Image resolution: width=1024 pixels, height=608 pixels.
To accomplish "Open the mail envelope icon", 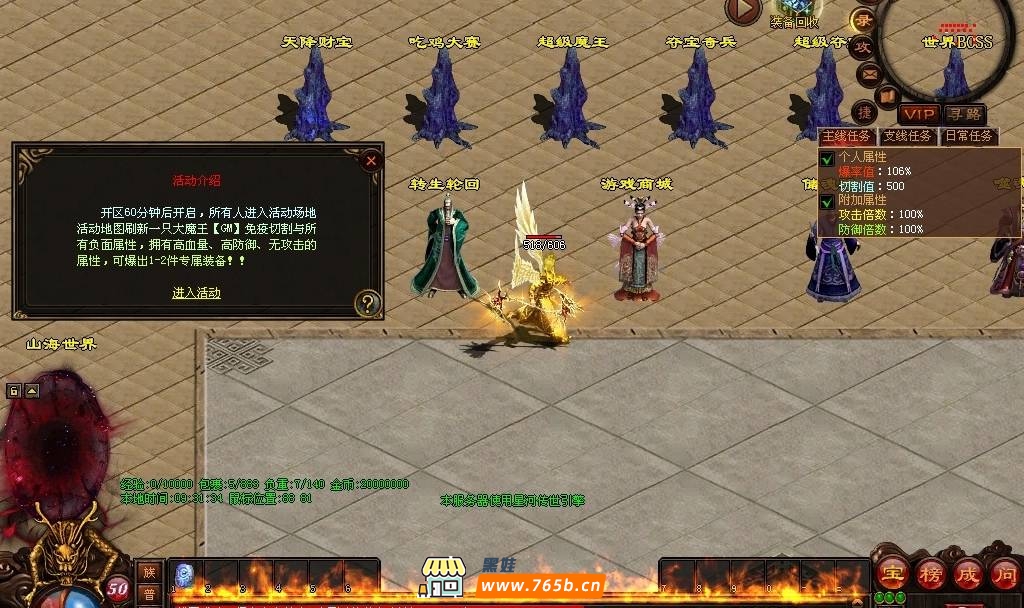I will (869, 72).
